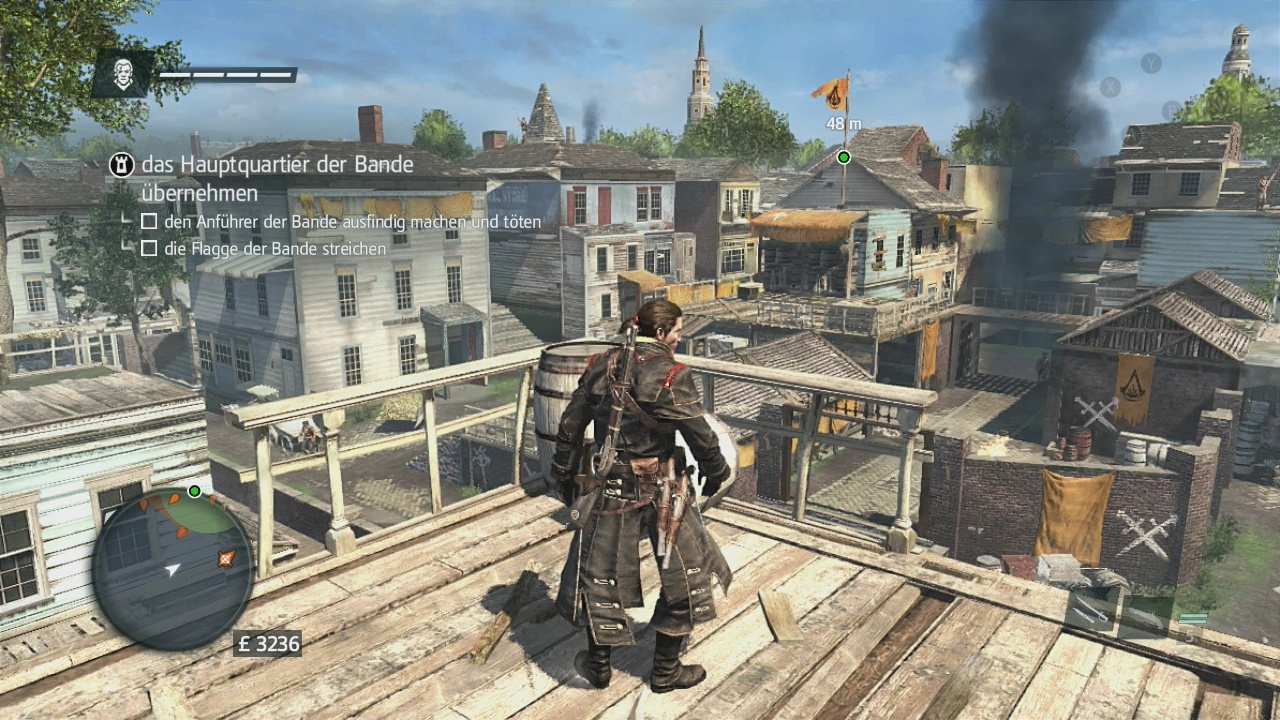The height and width of the screenshot is (720, 1280).
Task: Select the green objective dot on minimap
Action: (x=194, y=491)
